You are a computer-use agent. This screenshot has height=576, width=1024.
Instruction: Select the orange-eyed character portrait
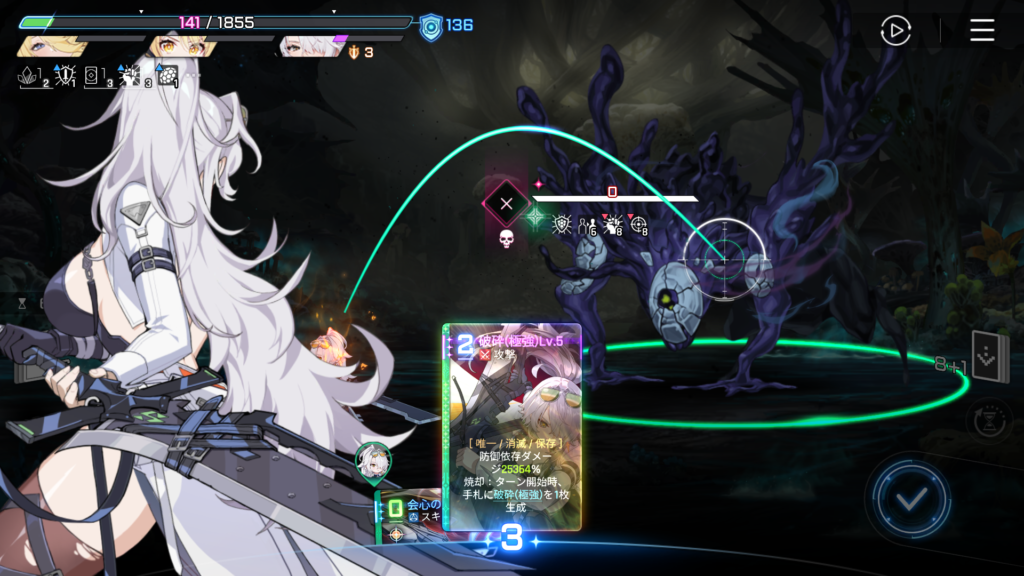180,46
